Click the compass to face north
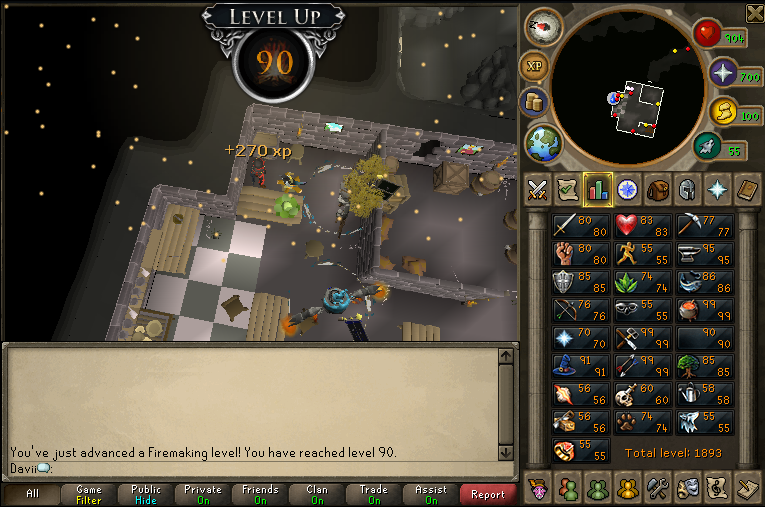Screen dimensions: 765x507 [543, 26]
